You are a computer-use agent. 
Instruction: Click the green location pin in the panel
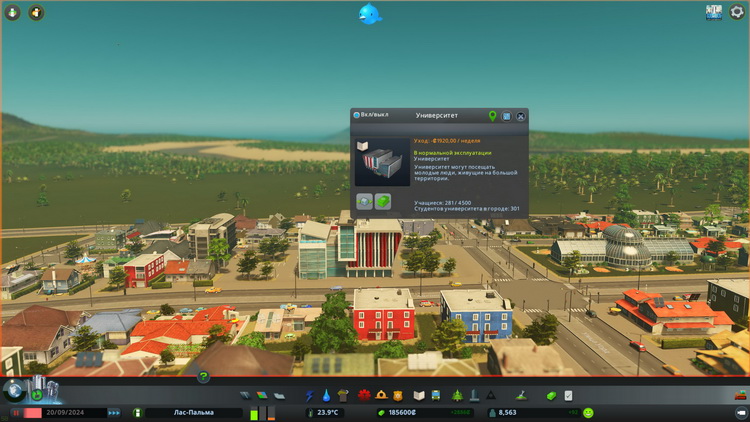492,116
